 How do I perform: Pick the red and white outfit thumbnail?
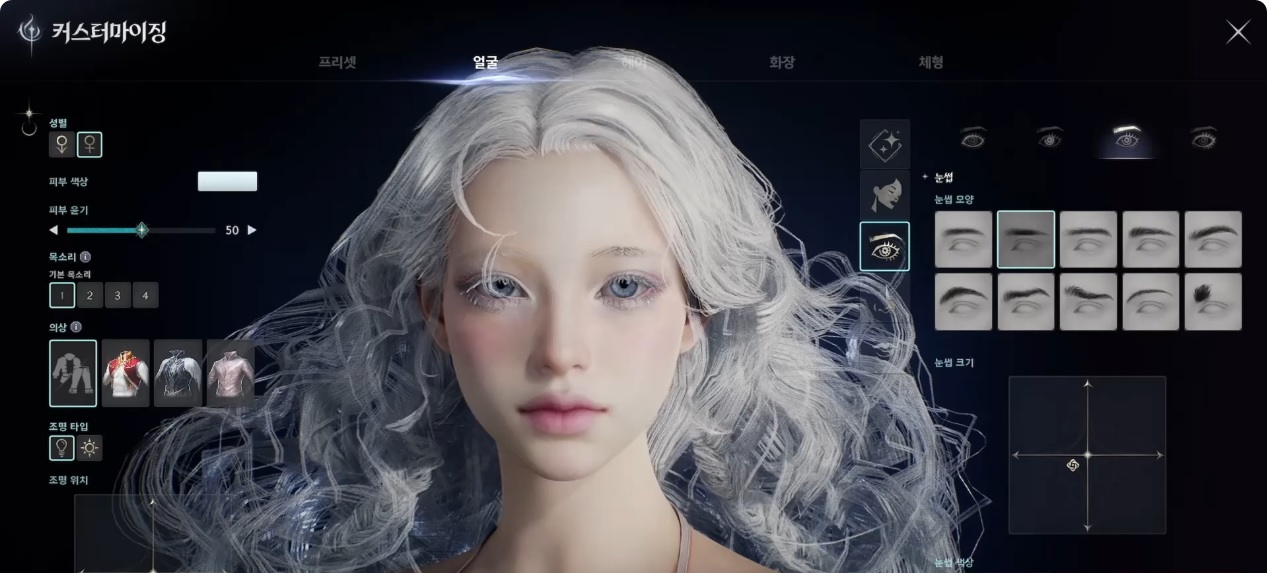(x=126, y=373)
